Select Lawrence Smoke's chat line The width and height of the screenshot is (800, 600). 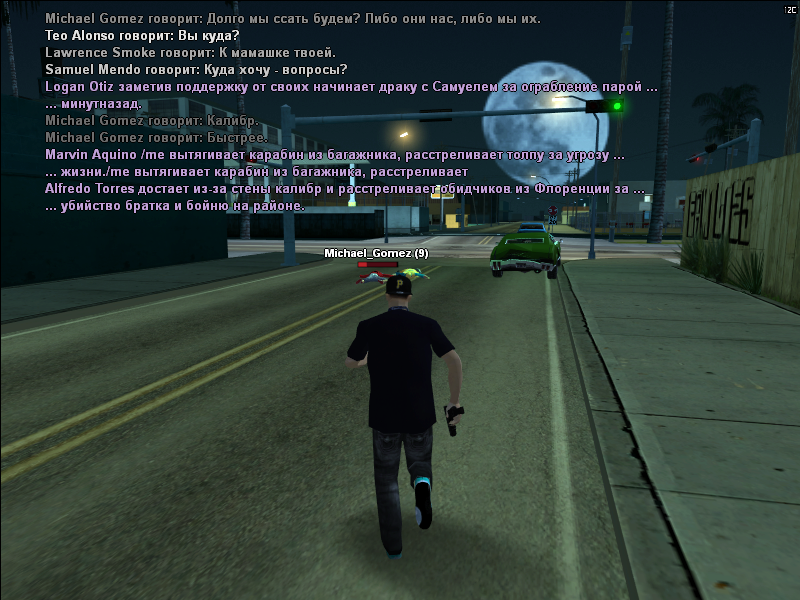pos(190,53)
